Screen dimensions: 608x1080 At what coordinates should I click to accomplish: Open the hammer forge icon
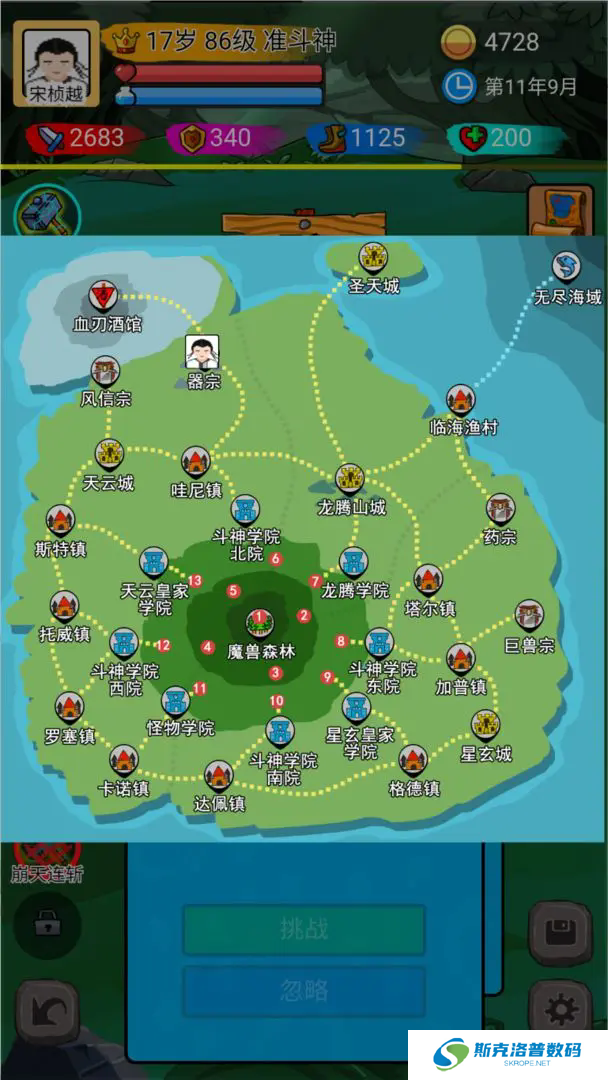46,213
